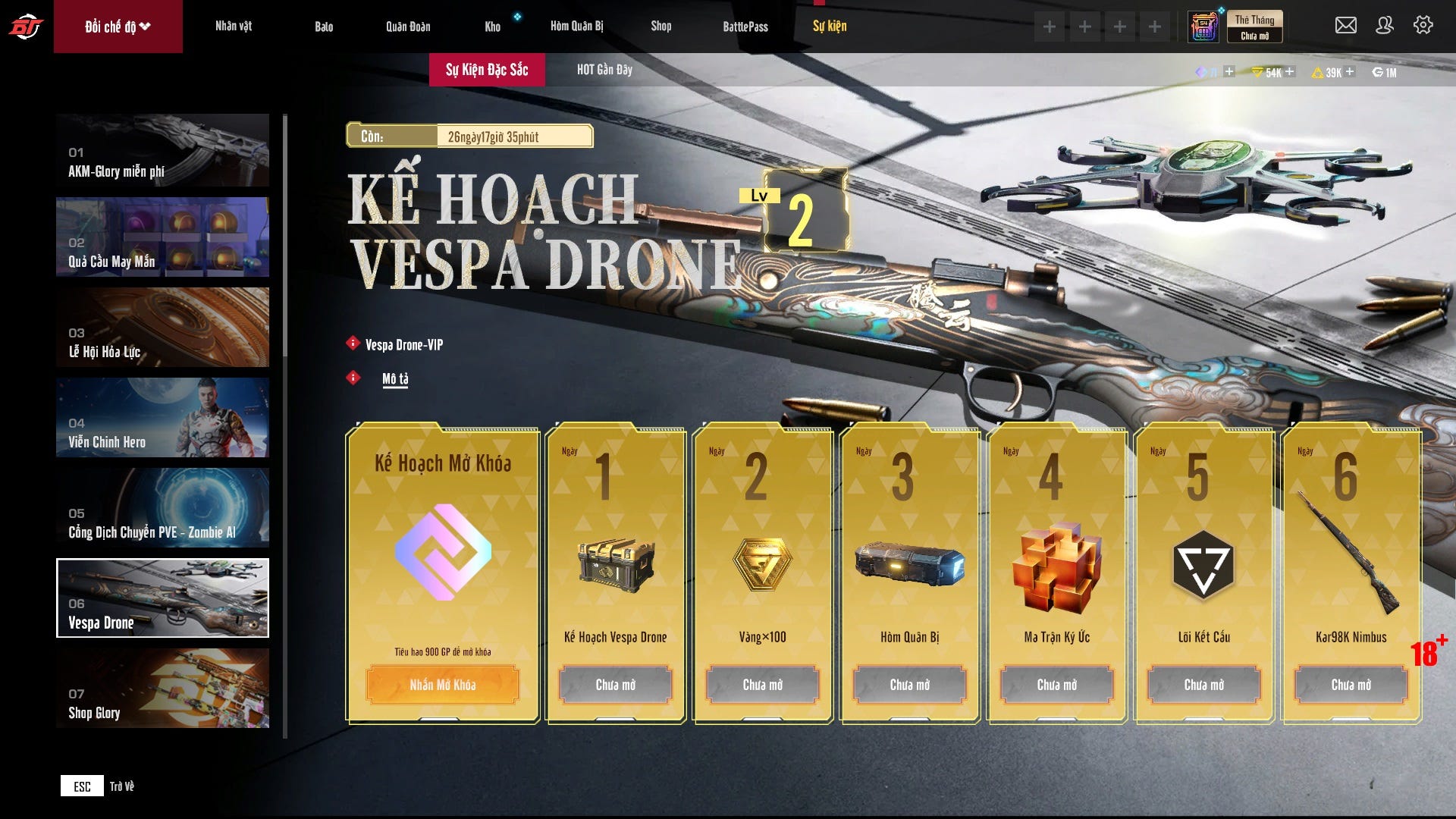The width and height of the screenshot is (1456, 819).
Task: Open the mail envelope icon
Action: pos(1345,26)
